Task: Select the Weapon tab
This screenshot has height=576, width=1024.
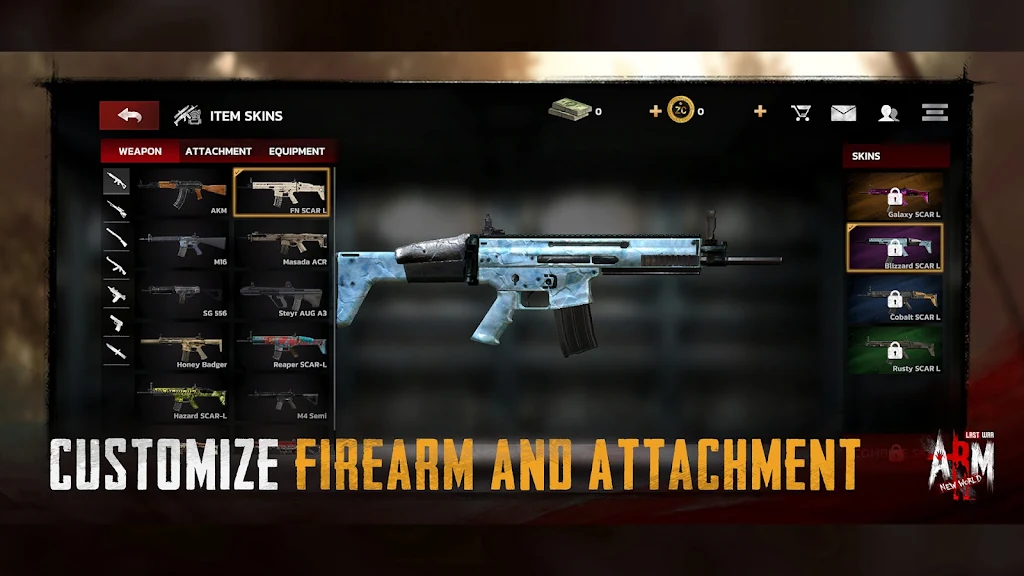Action: [x=140, y=151]
